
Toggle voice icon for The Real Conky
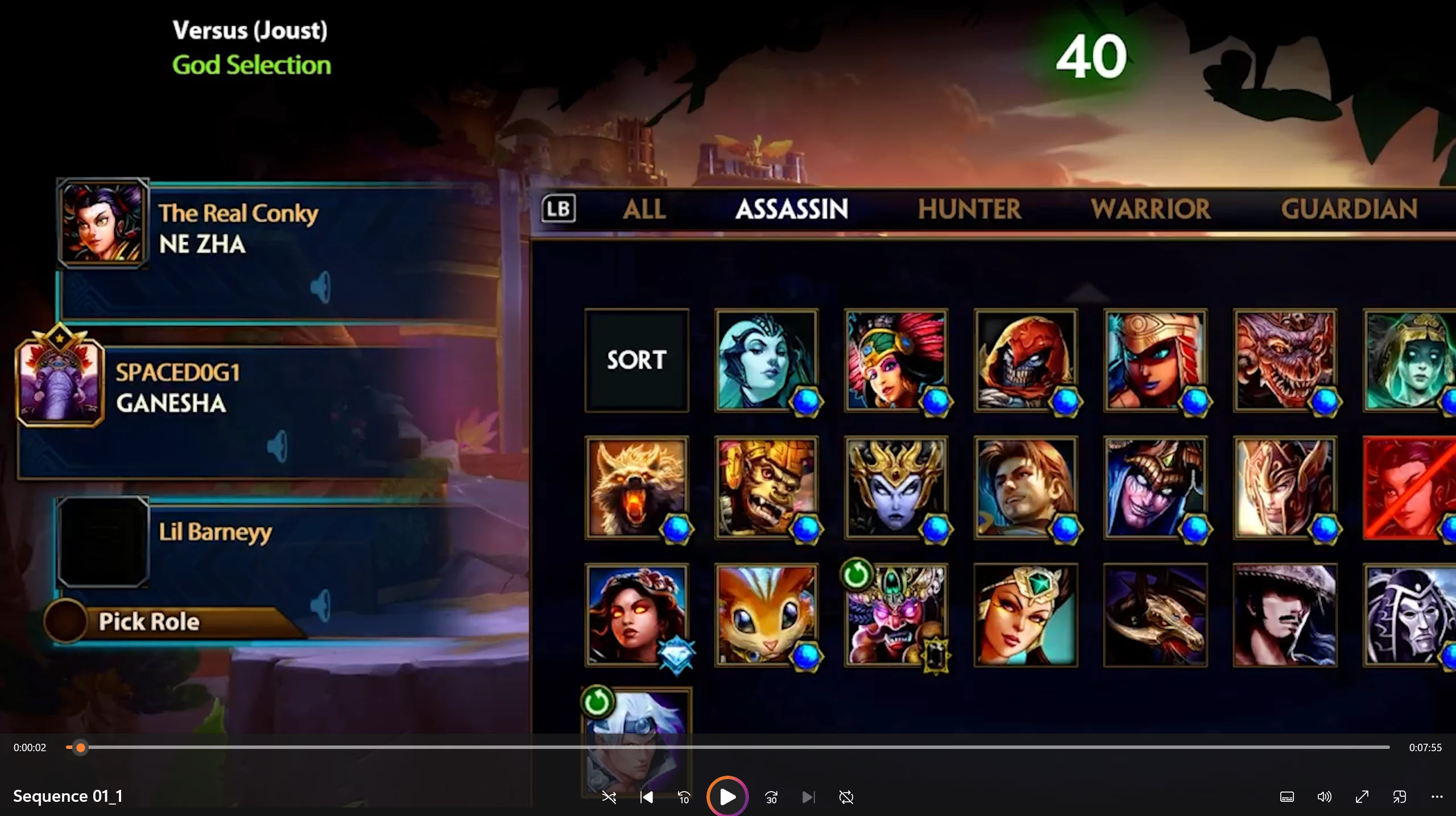click(321, 287)
